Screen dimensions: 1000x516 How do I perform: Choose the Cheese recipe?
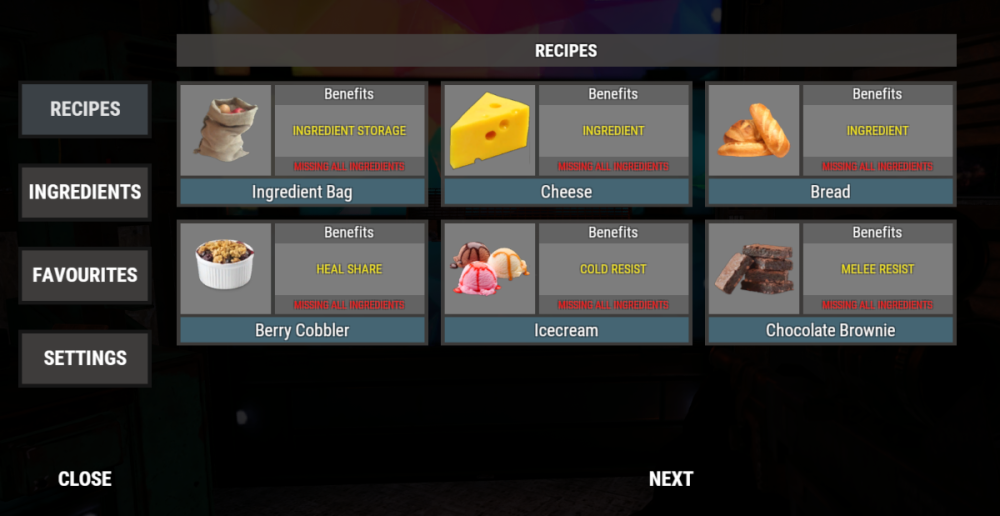(x=566, y=192)
